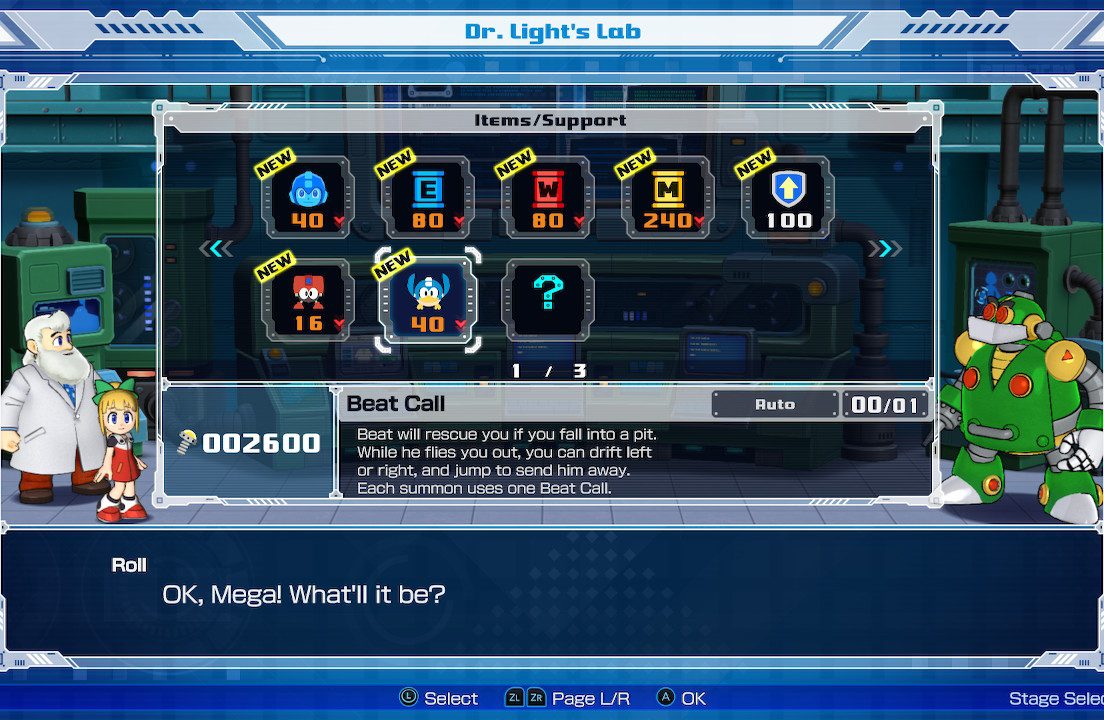Go to the next shop page arrow
The image size is (1104, 720).
point(884,249)
